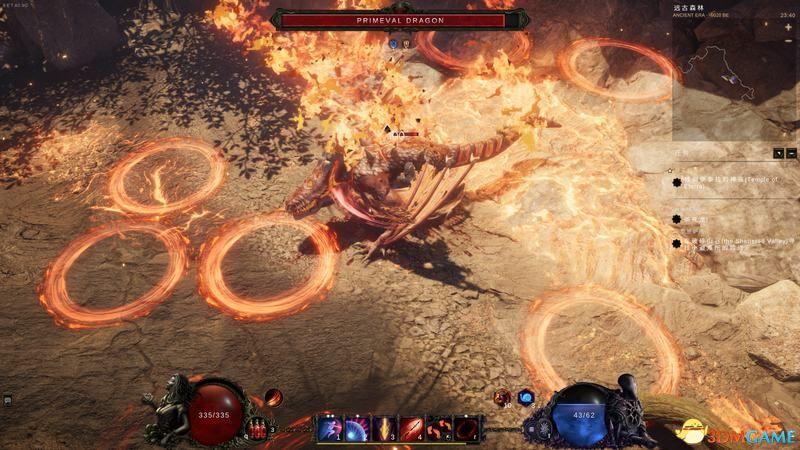
Task: Click the fiery orb beside the health globe
Action: [x=272, y=398]
